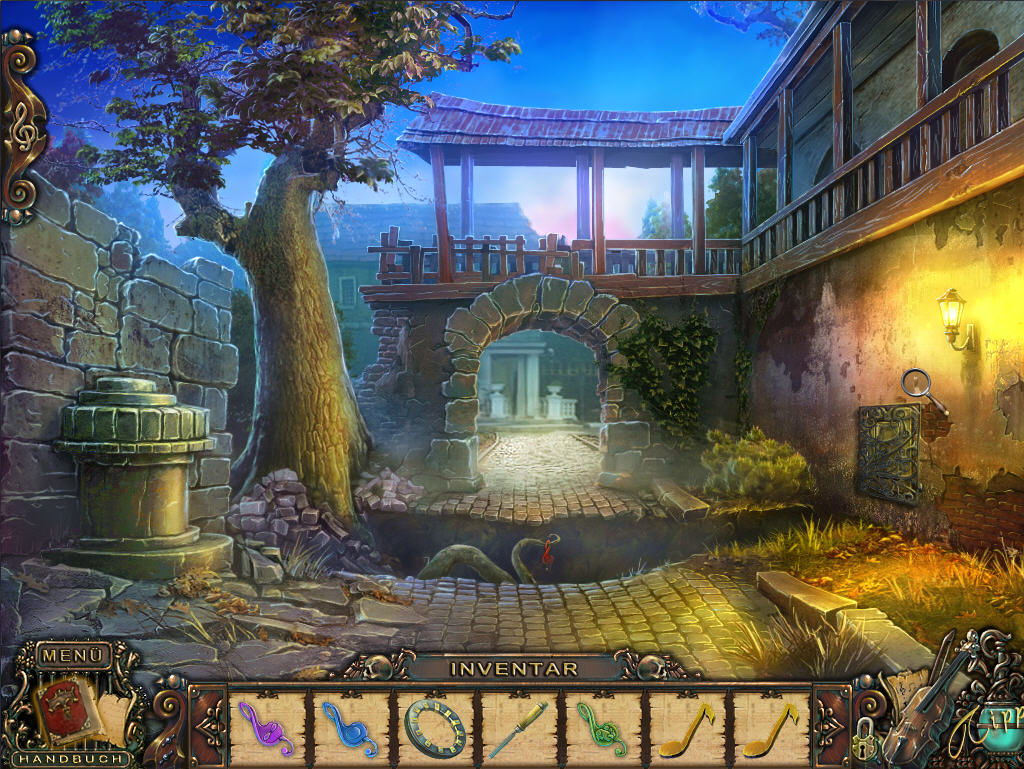Open the MENÜ button
The height and width of the screenshot is (769, 1024).
click(x=73, y=656)
